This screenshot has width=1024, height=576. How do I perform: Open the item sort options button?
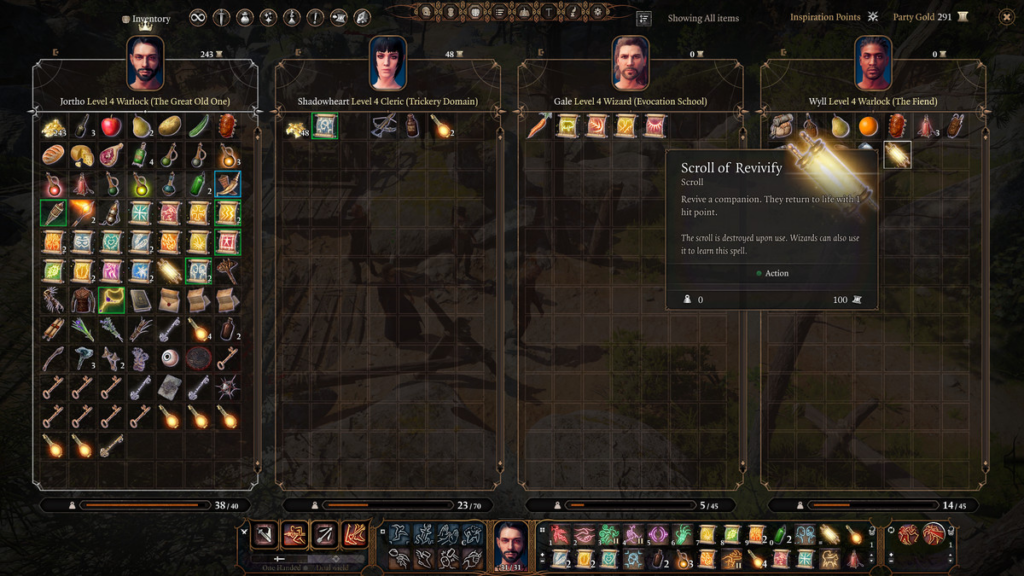point(644,18)
